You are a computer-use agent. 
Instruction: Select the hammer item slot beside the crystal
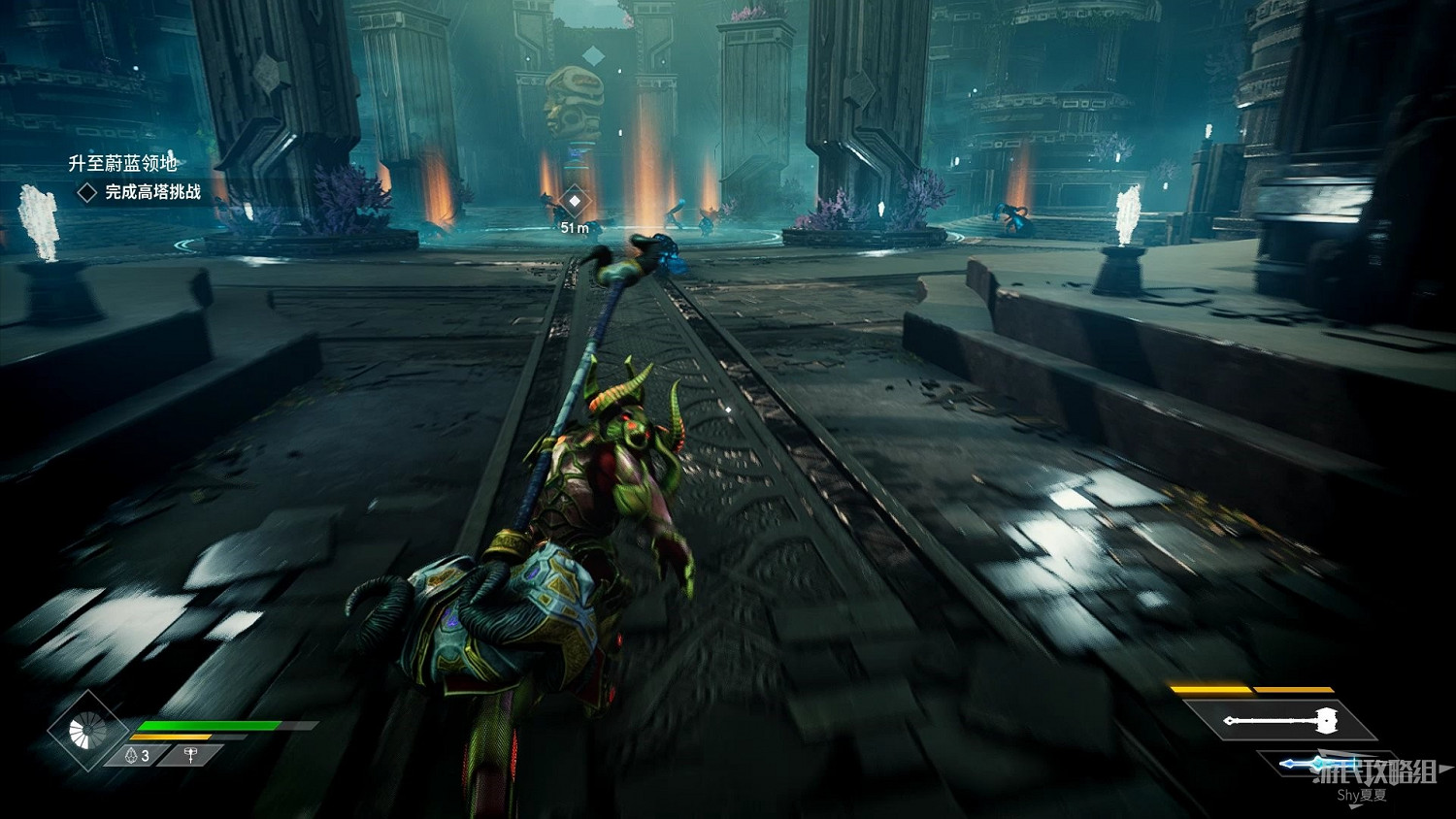[x=190, y=755]
